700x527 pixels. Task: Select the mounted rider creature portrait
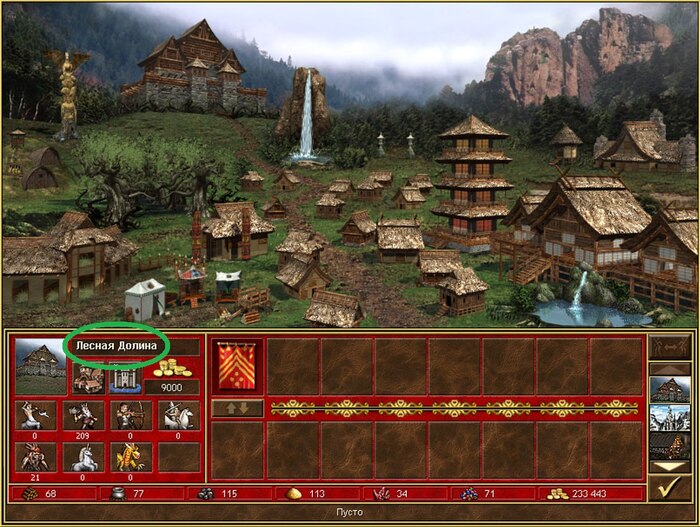pyautogui.click(x=178, y=415)
